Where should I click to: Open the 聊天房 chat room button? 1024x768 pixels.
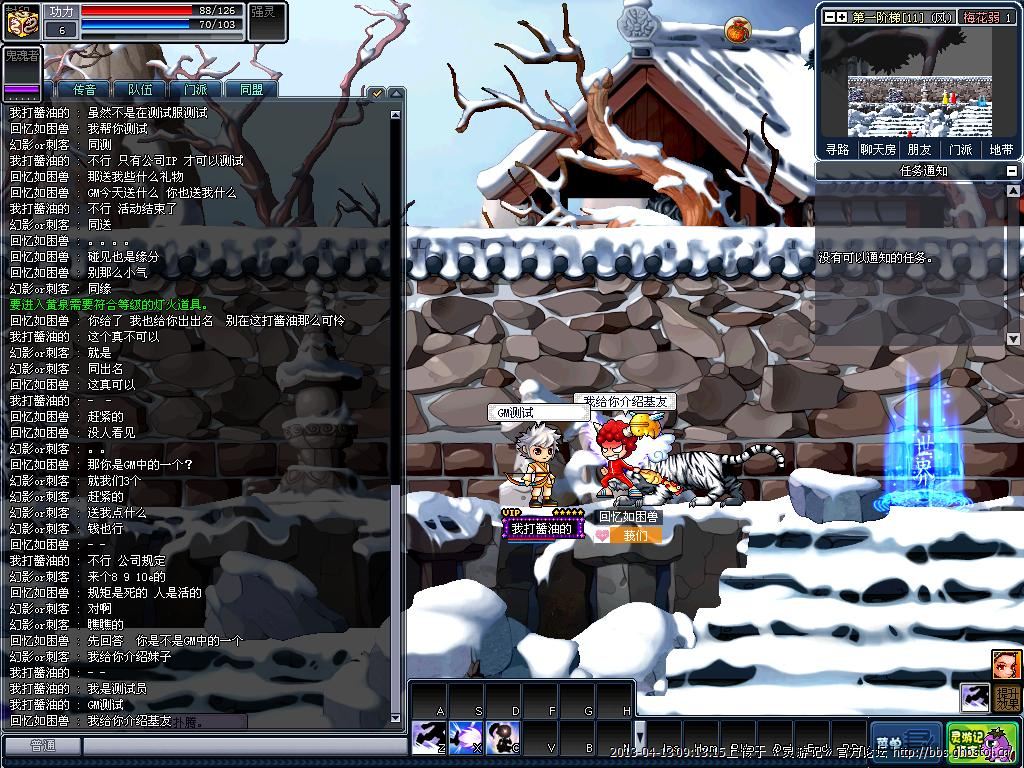point(878,150)
